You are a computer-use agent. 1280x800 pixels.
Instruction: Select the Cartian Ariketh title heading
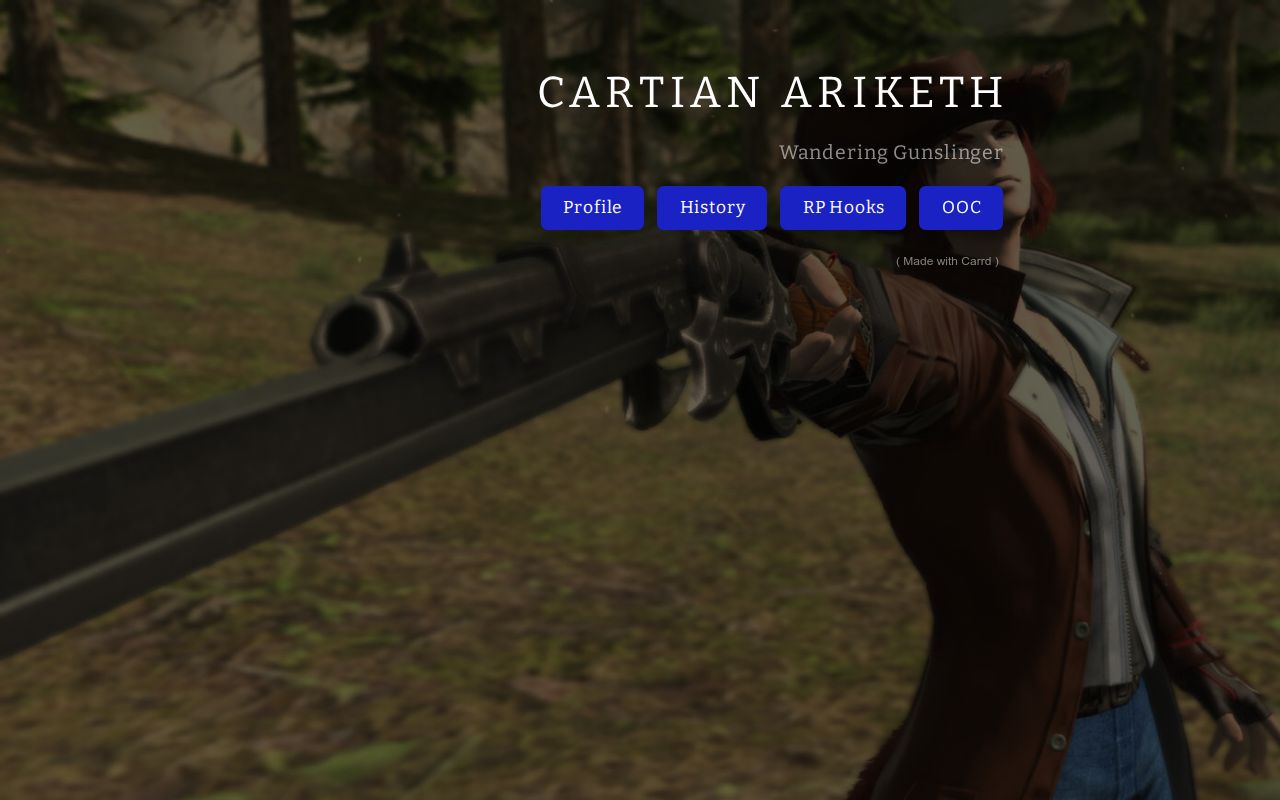click(771, 92)
